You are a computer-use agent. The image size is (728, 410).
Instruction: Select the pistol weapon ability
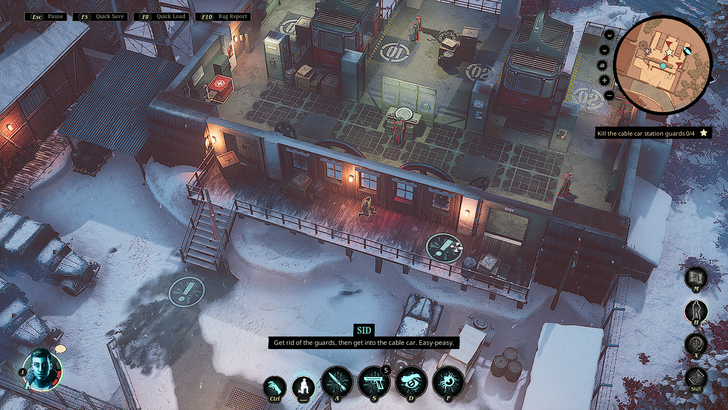pos(373,384)
